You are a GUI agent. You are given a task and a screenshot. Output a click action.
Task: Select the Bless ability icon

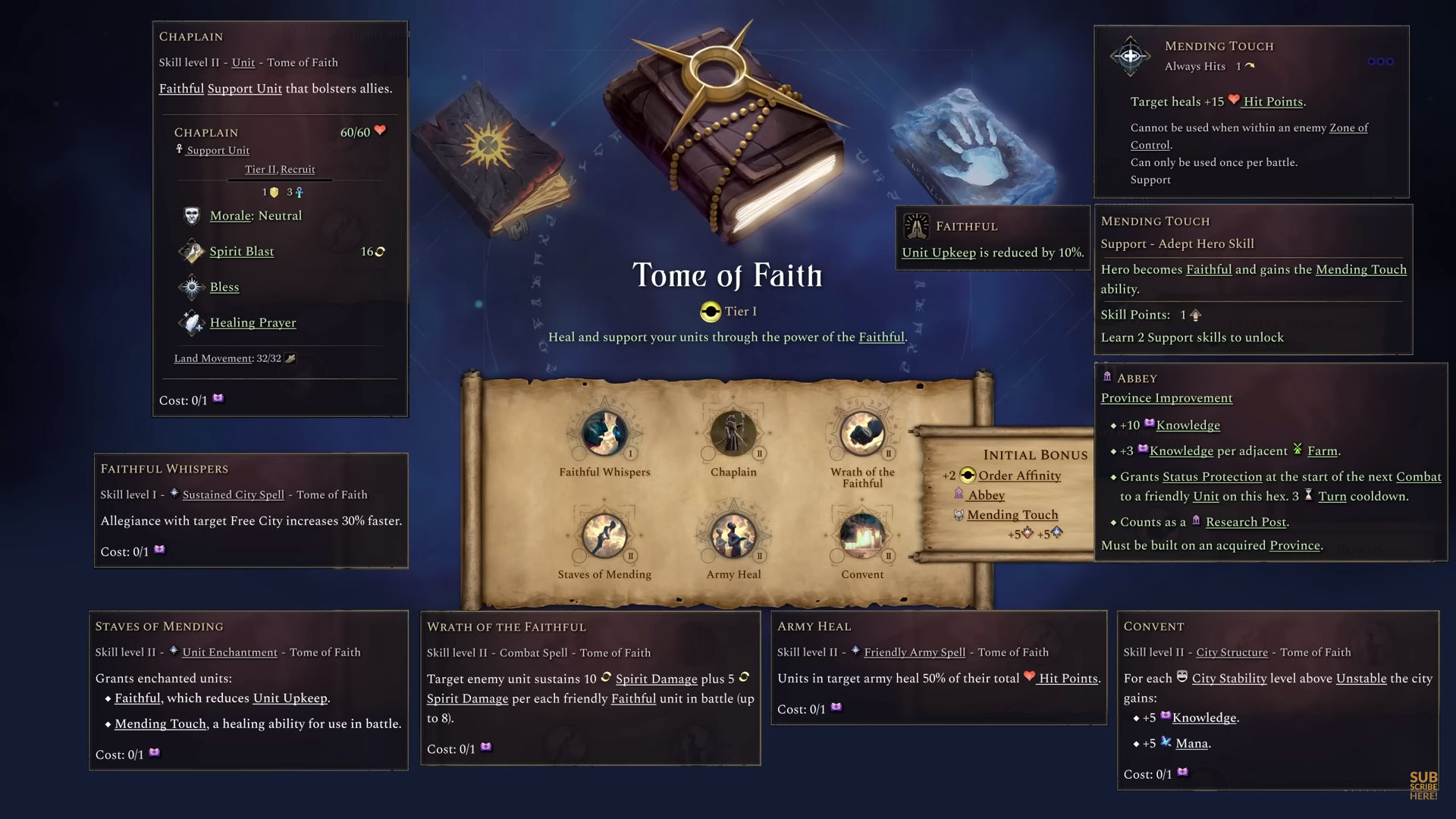tap(191, 287)
